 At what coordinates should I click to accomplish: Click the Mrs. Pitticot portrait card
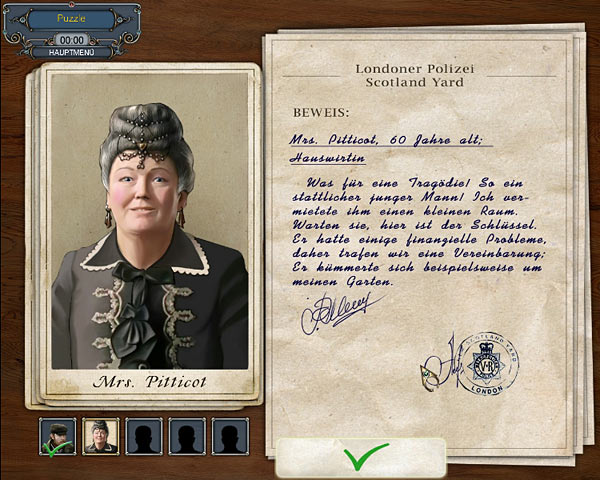point(149,232)
